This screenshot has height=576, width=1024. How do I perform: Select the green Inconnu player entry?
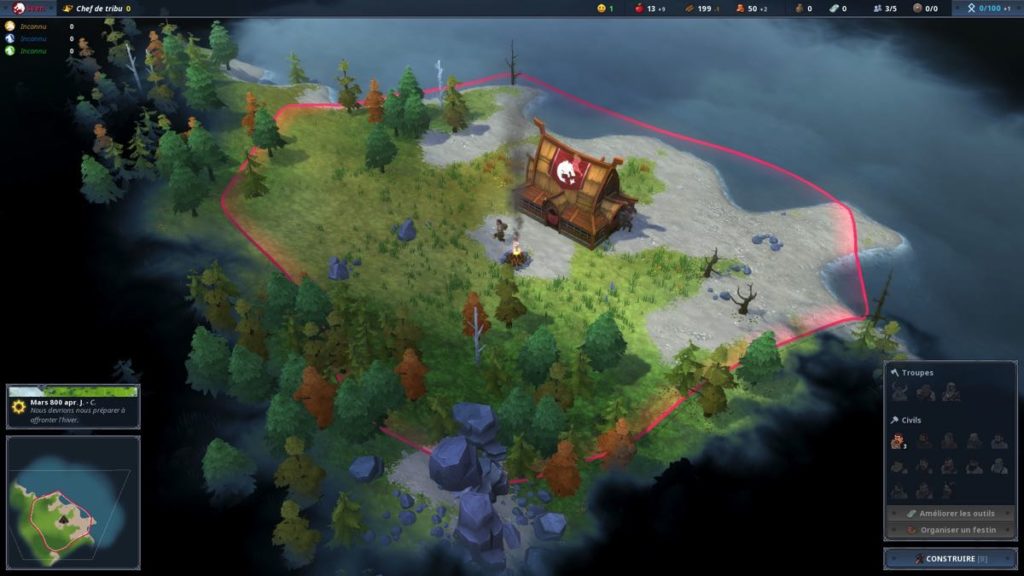click(28, 51)
